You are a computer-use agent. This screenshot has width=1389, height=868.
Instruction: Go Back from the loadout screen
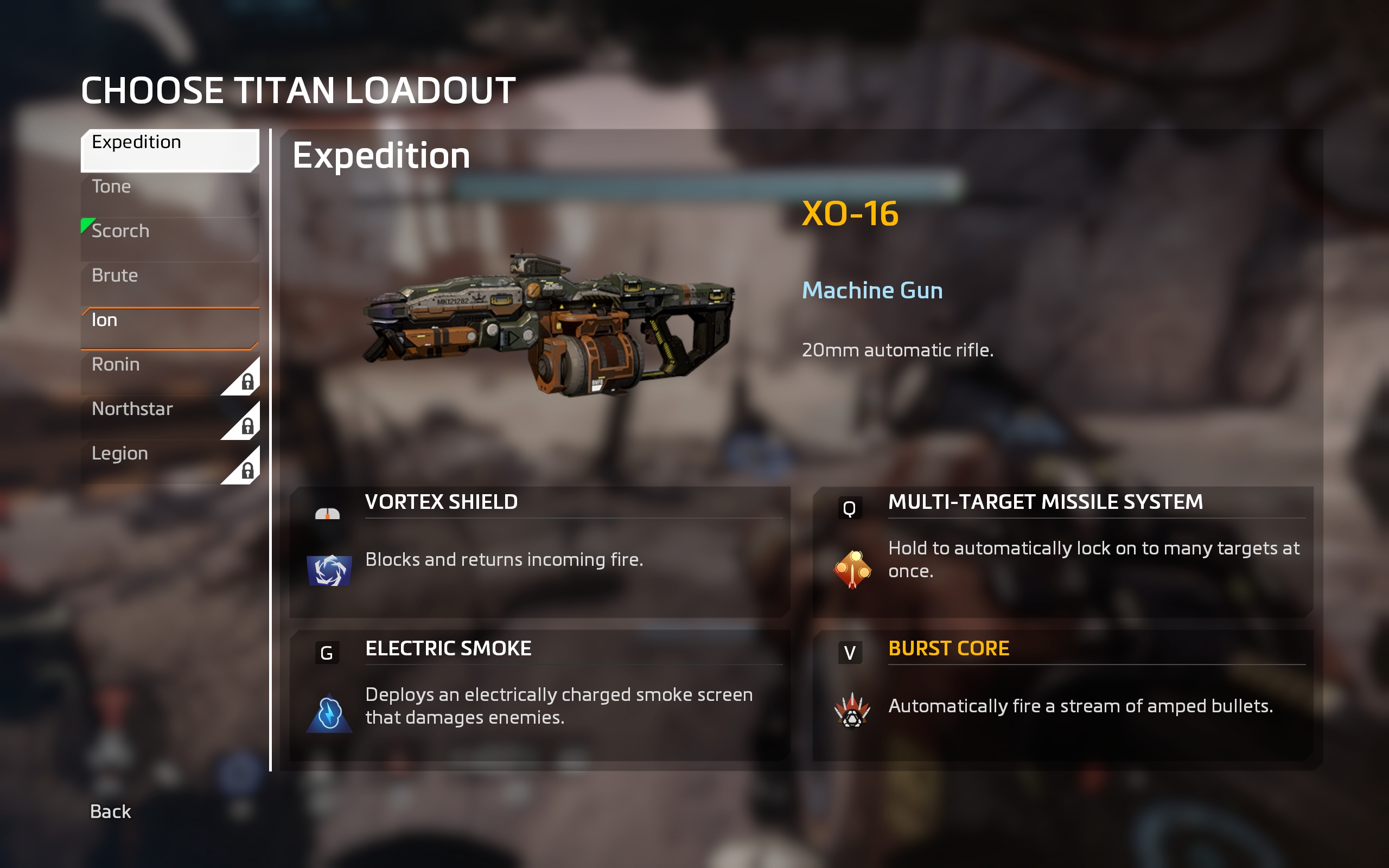[110, 811]
